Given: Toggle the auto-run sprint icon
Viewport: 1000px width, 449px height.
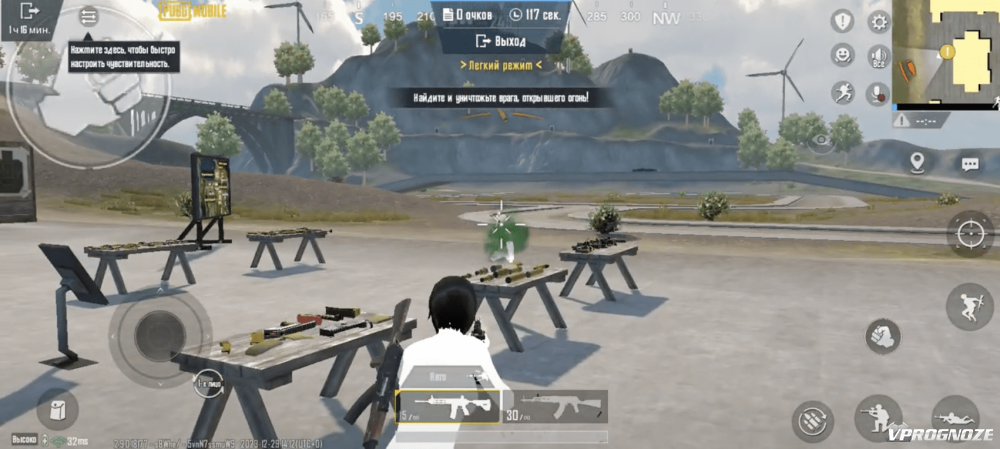Looking at the screenshot, I should click(x=843, y=92).
